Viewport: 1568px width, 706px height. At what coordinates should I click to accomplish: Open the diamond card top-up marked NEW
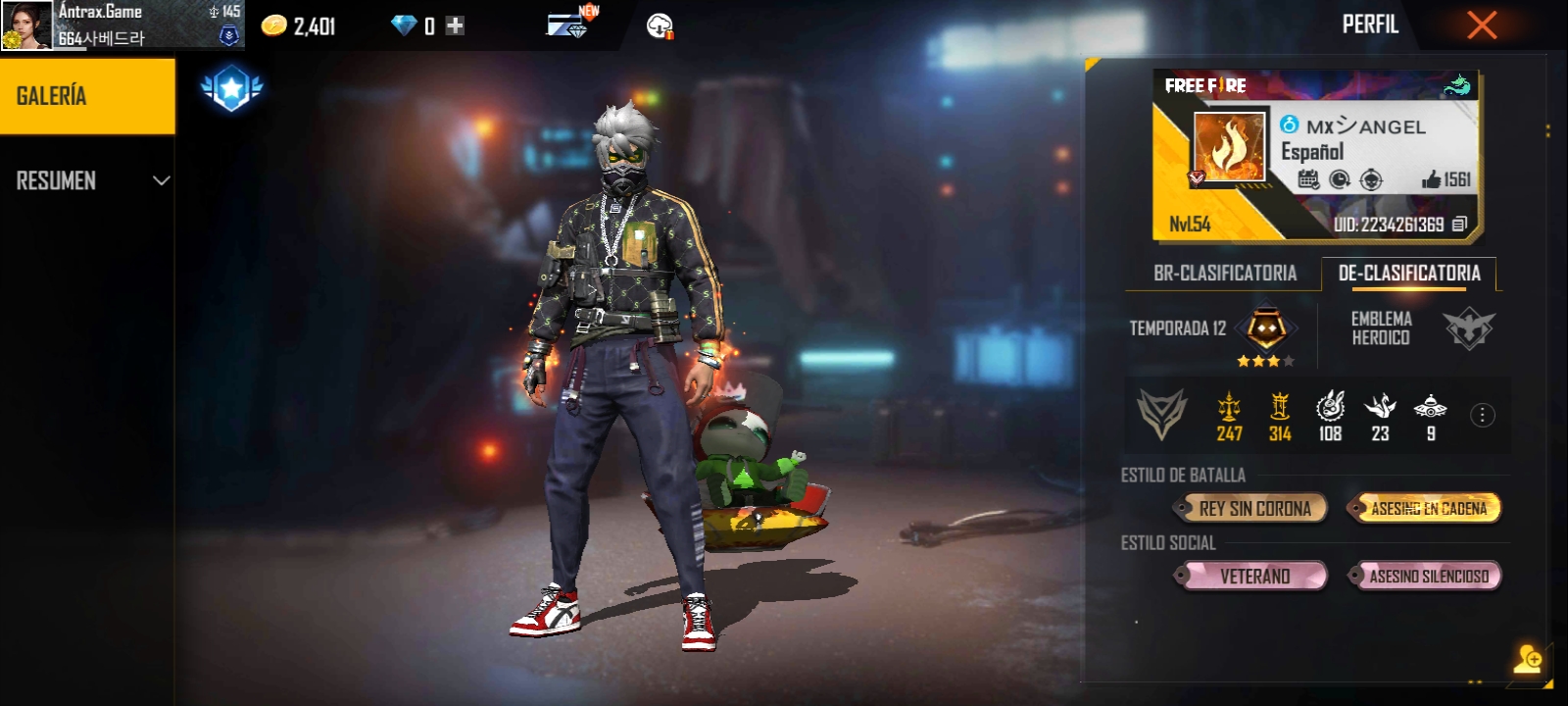click(x=569, y=24)
